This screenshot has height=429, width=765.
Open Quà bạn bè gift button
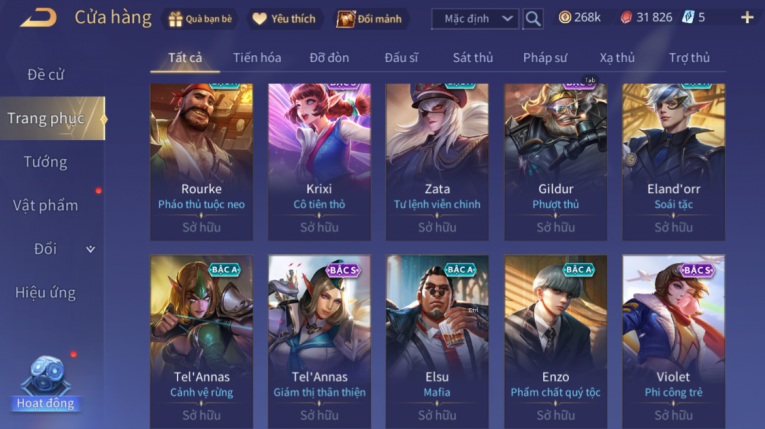coord(201,18)
